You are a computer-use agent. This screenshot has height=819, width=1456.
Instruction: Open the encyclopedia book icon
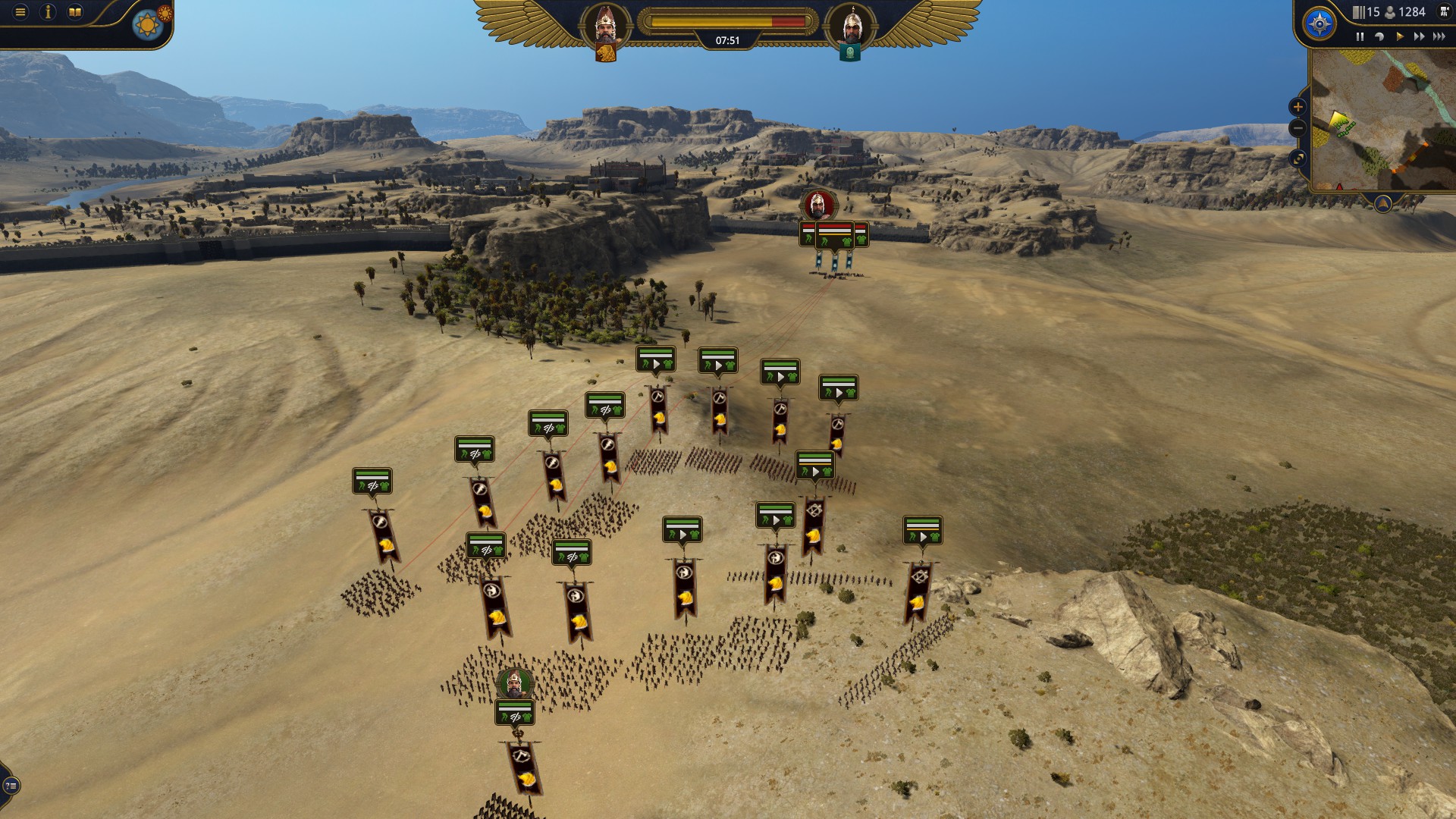coord(74,12)
